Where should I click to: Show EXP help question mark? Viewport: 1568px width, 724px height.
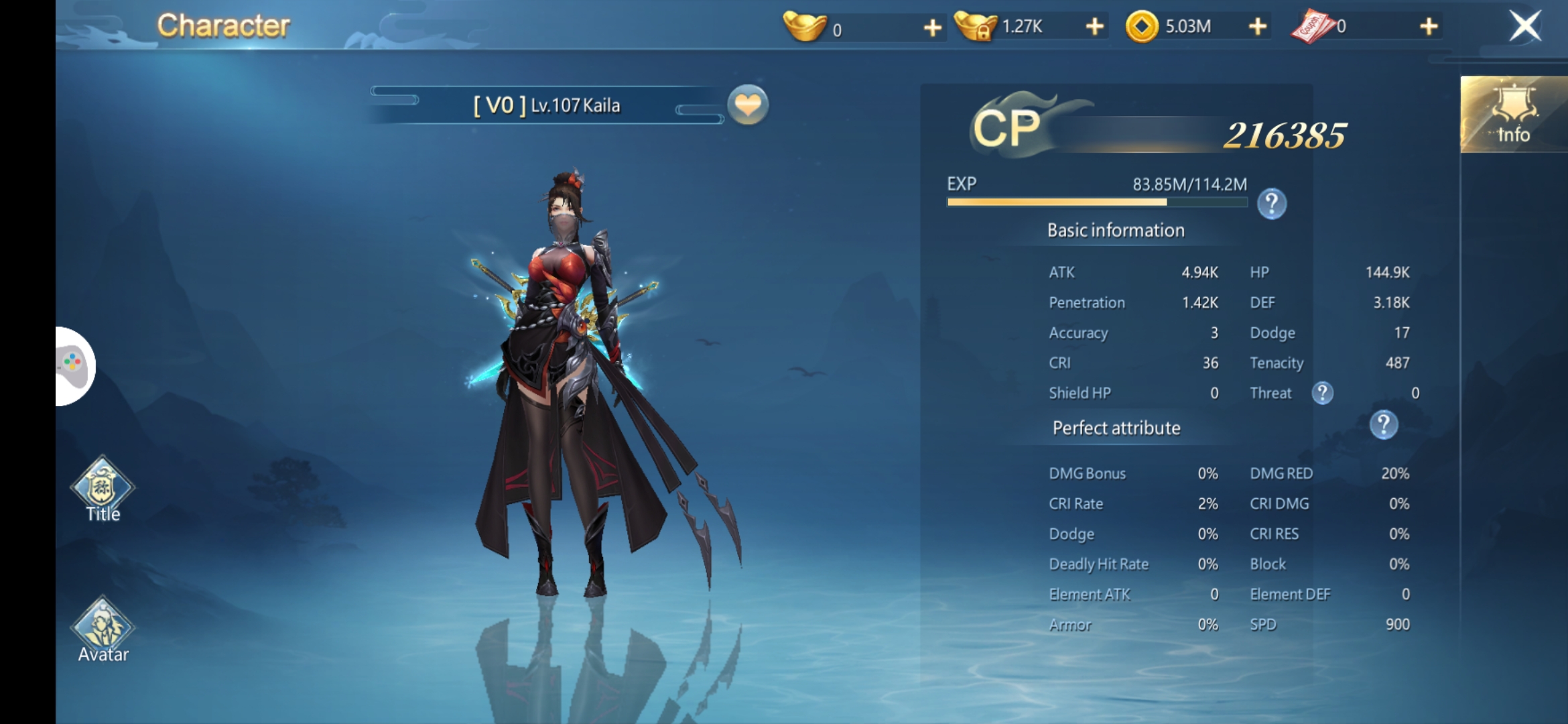1271,204
